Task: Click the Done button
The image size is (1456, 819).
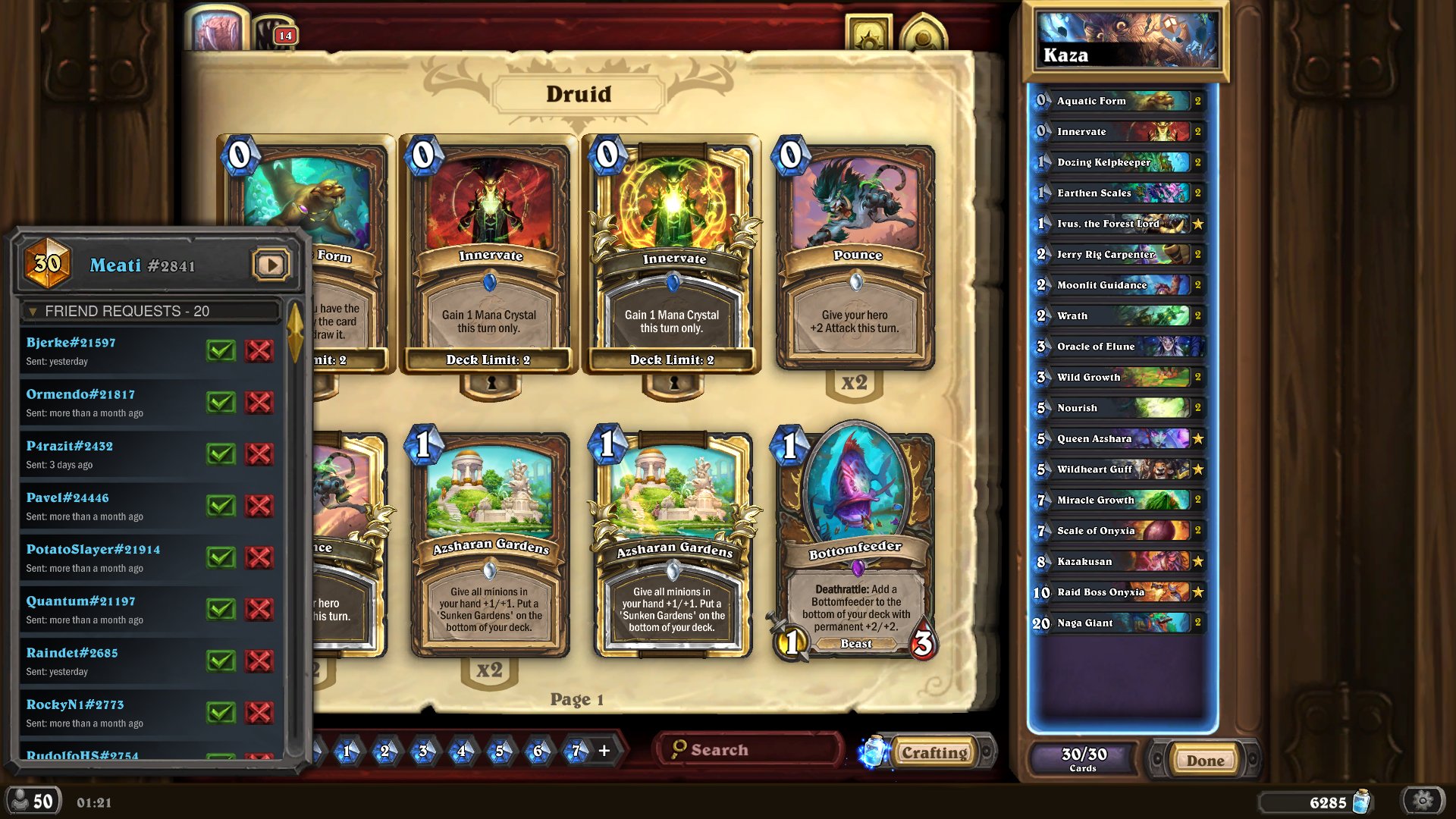Action: (1204, 761)
